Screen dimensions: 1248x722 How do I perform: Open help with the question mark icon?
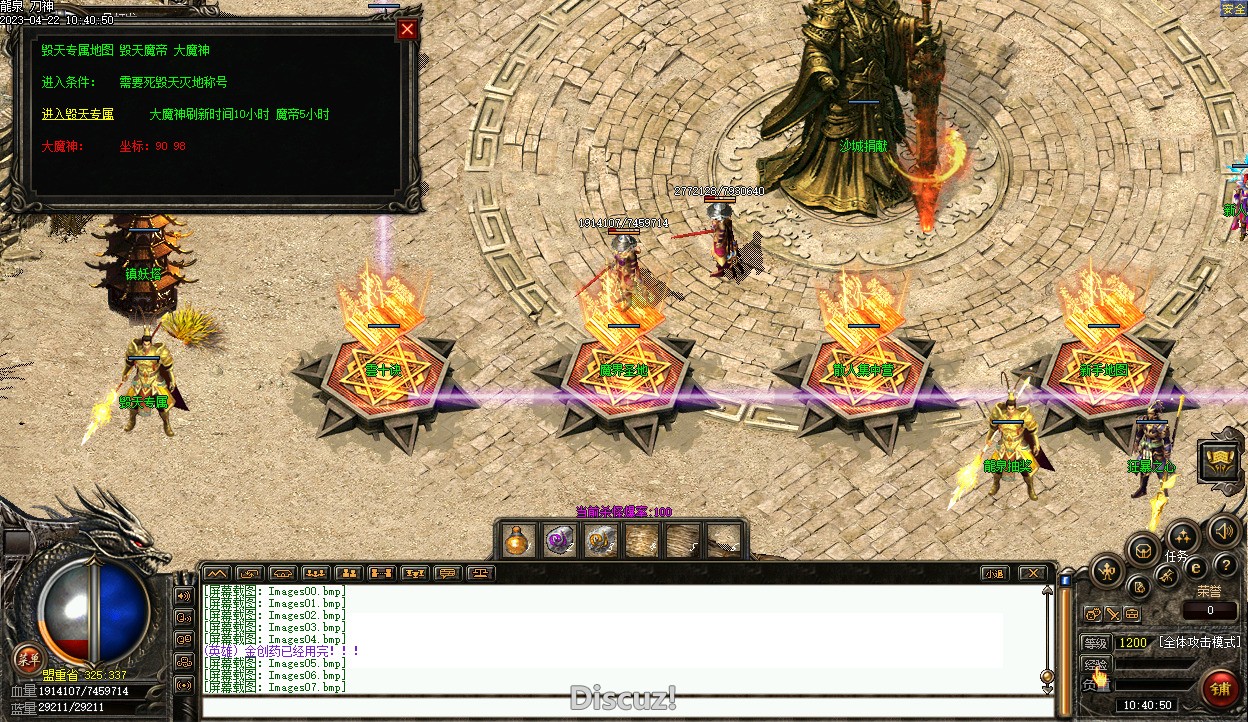point(1224,566)
